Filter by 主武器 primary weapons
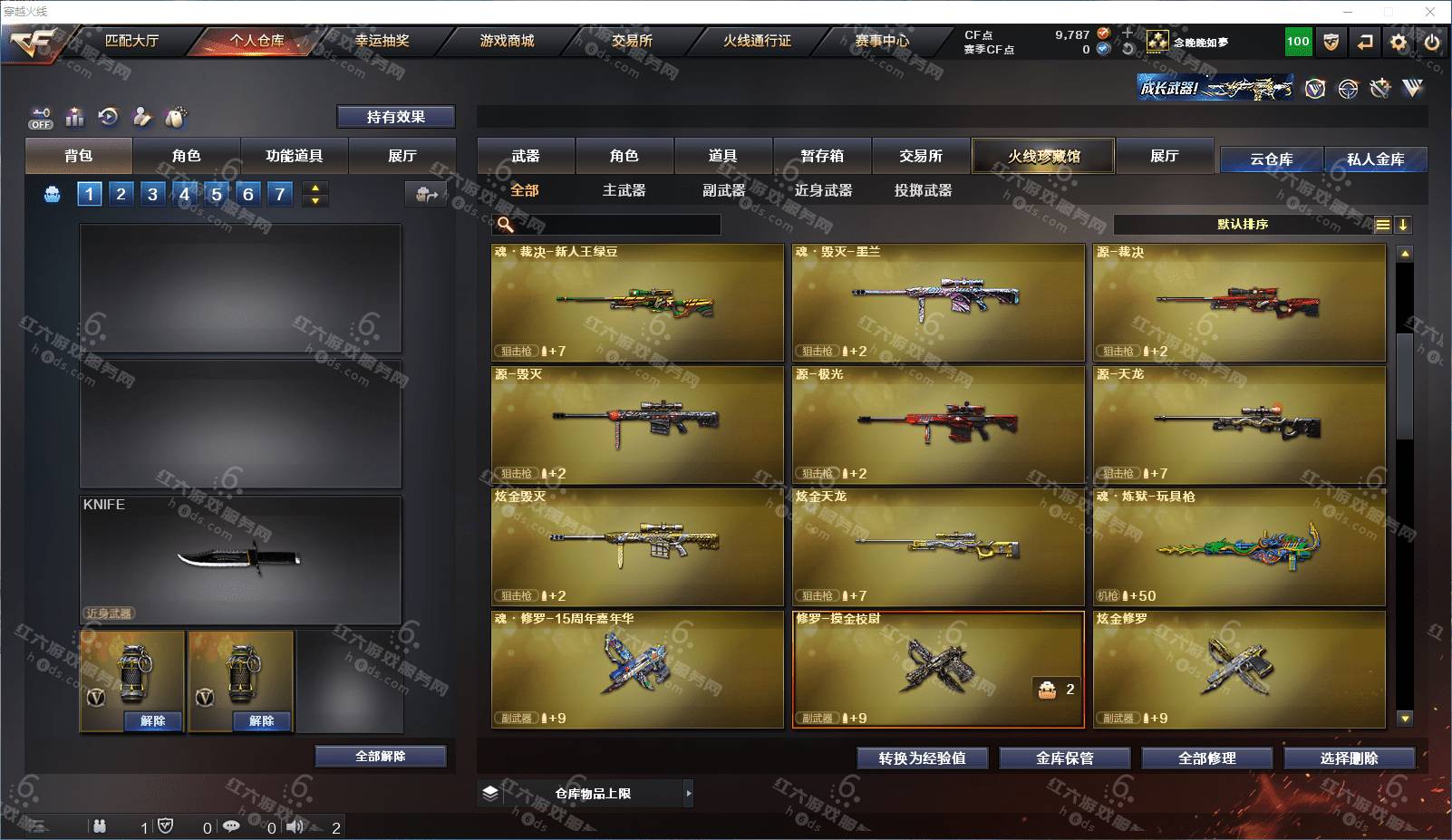 (x=624, y=190)
